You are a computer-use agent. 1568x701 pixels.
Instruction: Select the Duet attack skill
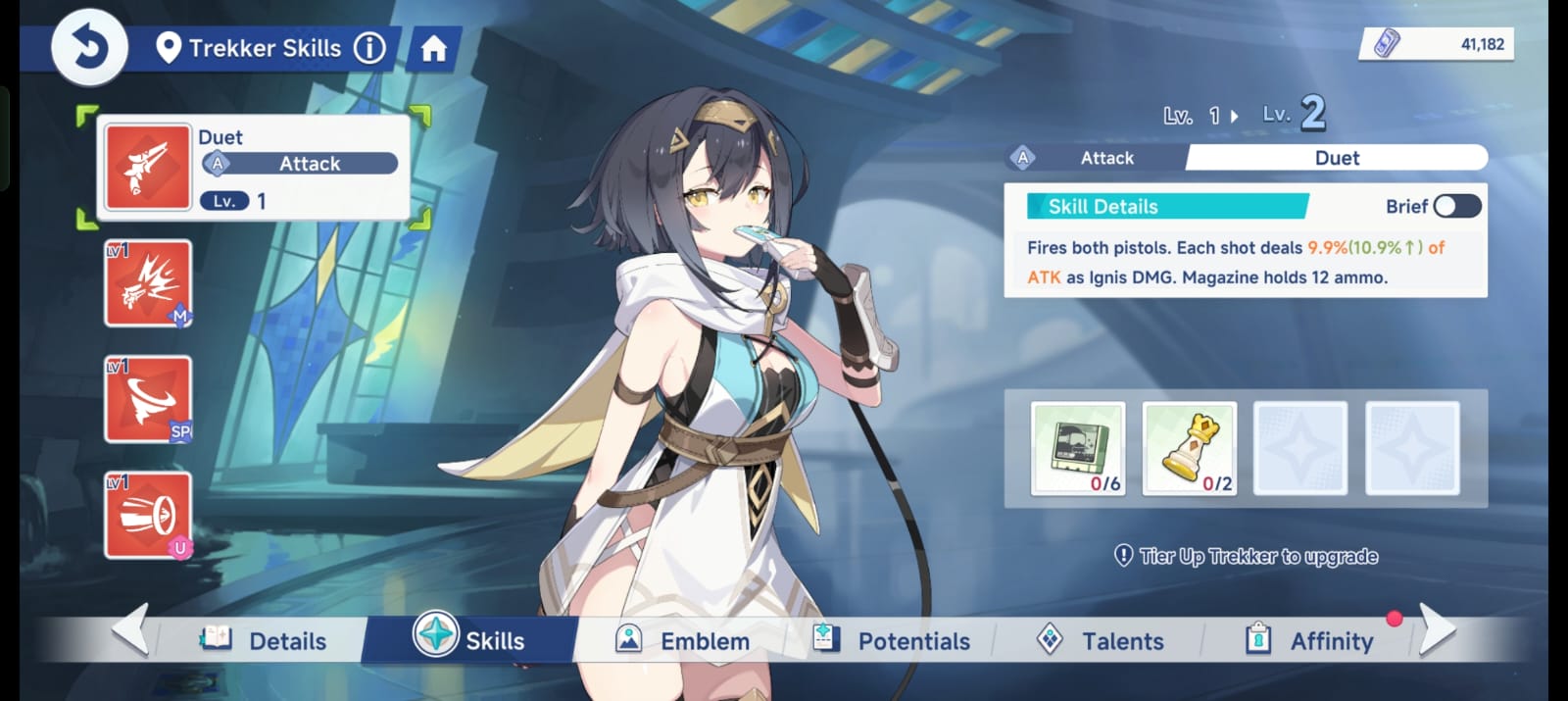click(148, 168)
